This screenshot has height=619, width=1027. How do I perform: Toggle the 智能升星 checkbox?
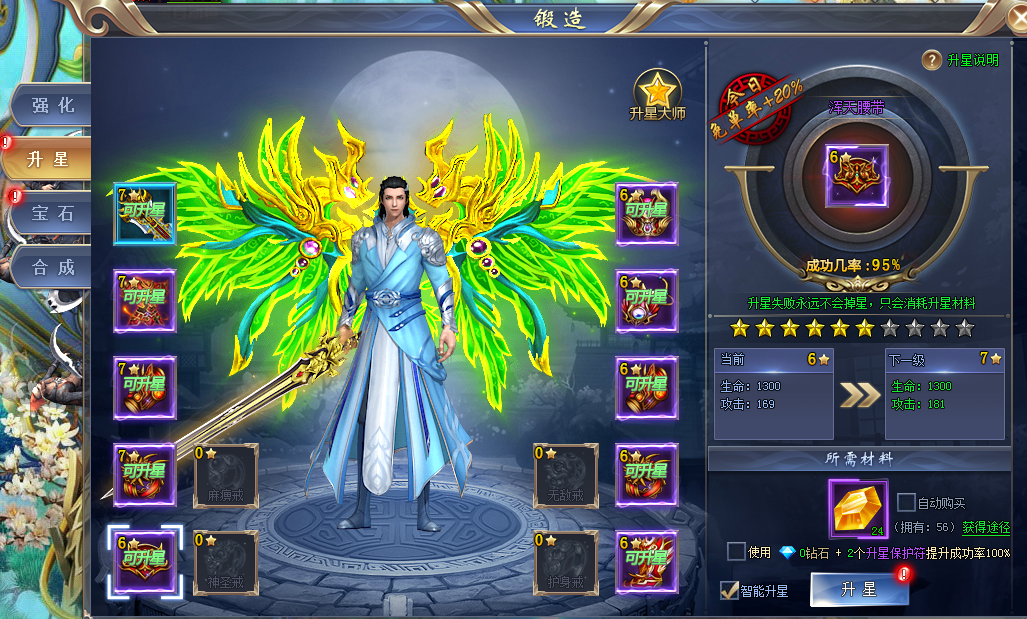click(730, 590)
